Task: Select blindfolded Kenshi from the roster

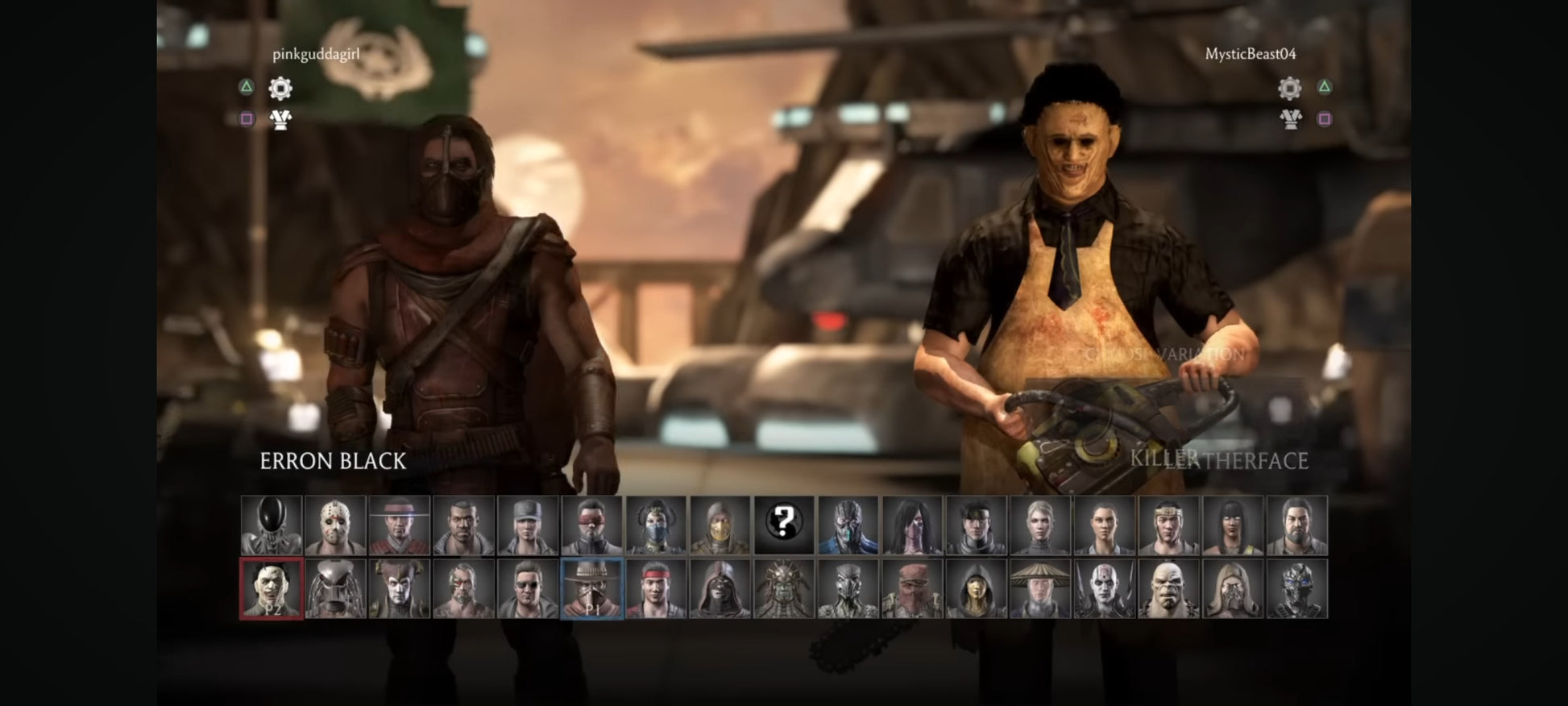Action: coord(592,525)
